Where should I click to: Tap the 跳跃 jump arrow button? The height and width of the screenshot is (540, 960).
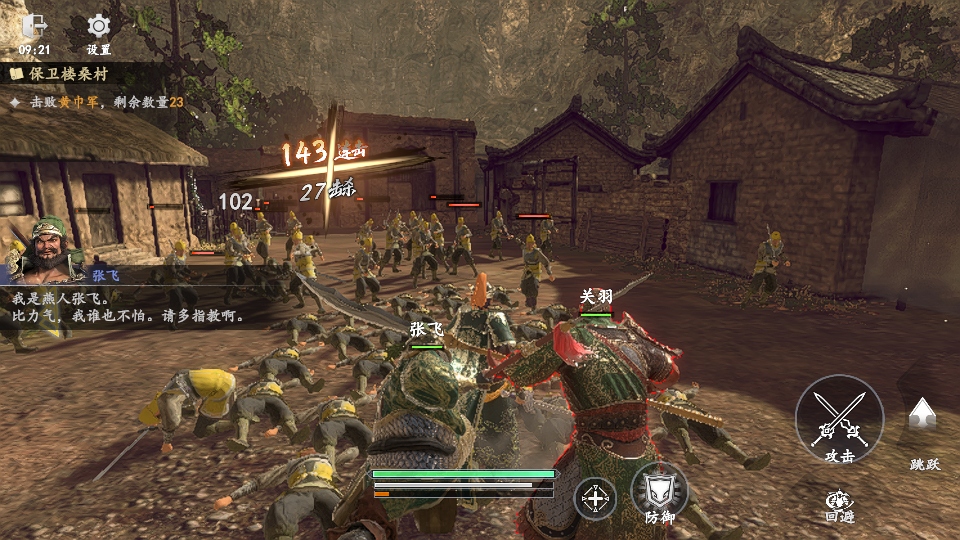click(922, 417)
